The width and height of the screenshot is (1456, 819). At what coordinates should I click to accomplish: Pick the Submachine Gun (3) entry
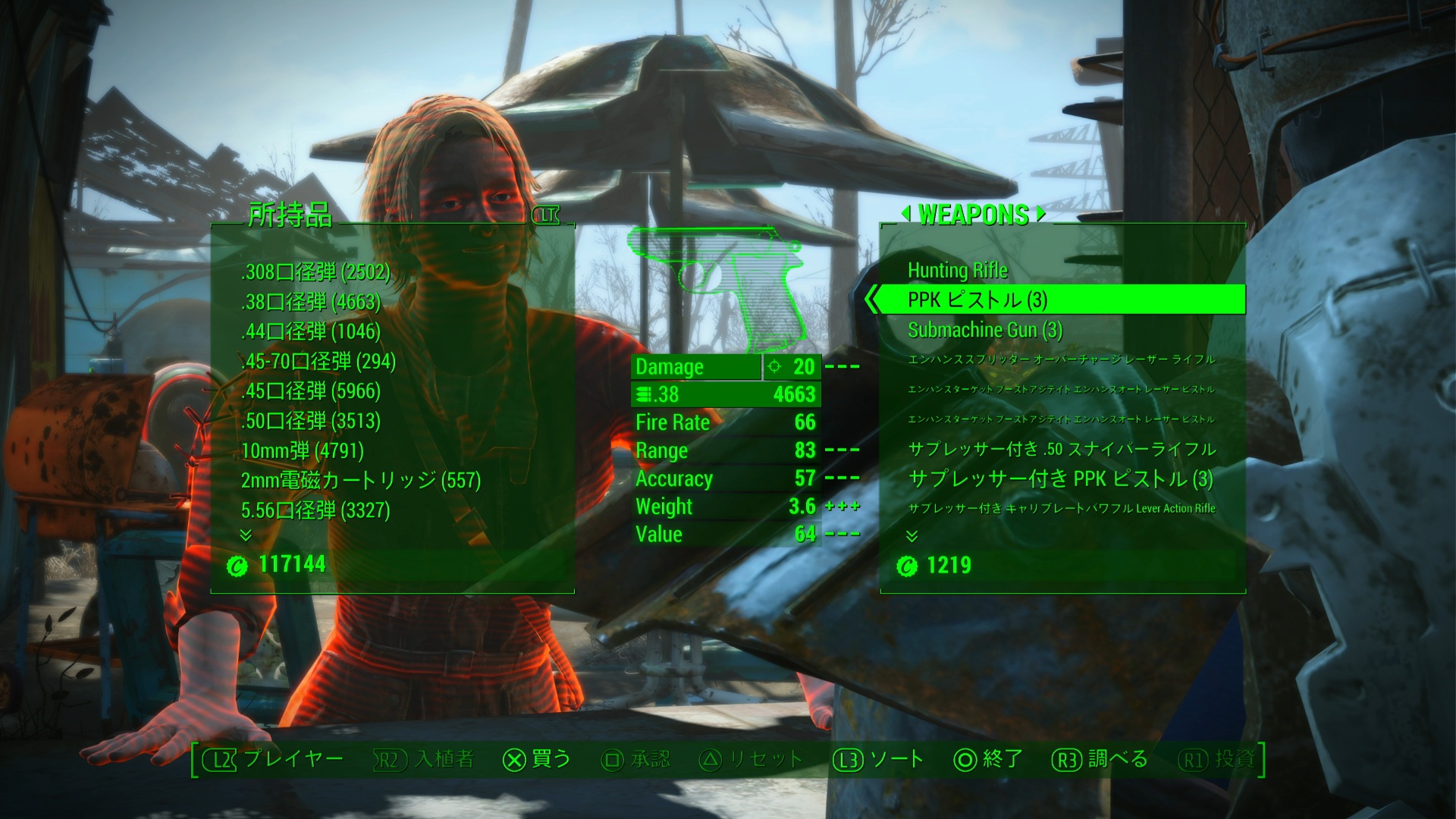pos(985,331)
